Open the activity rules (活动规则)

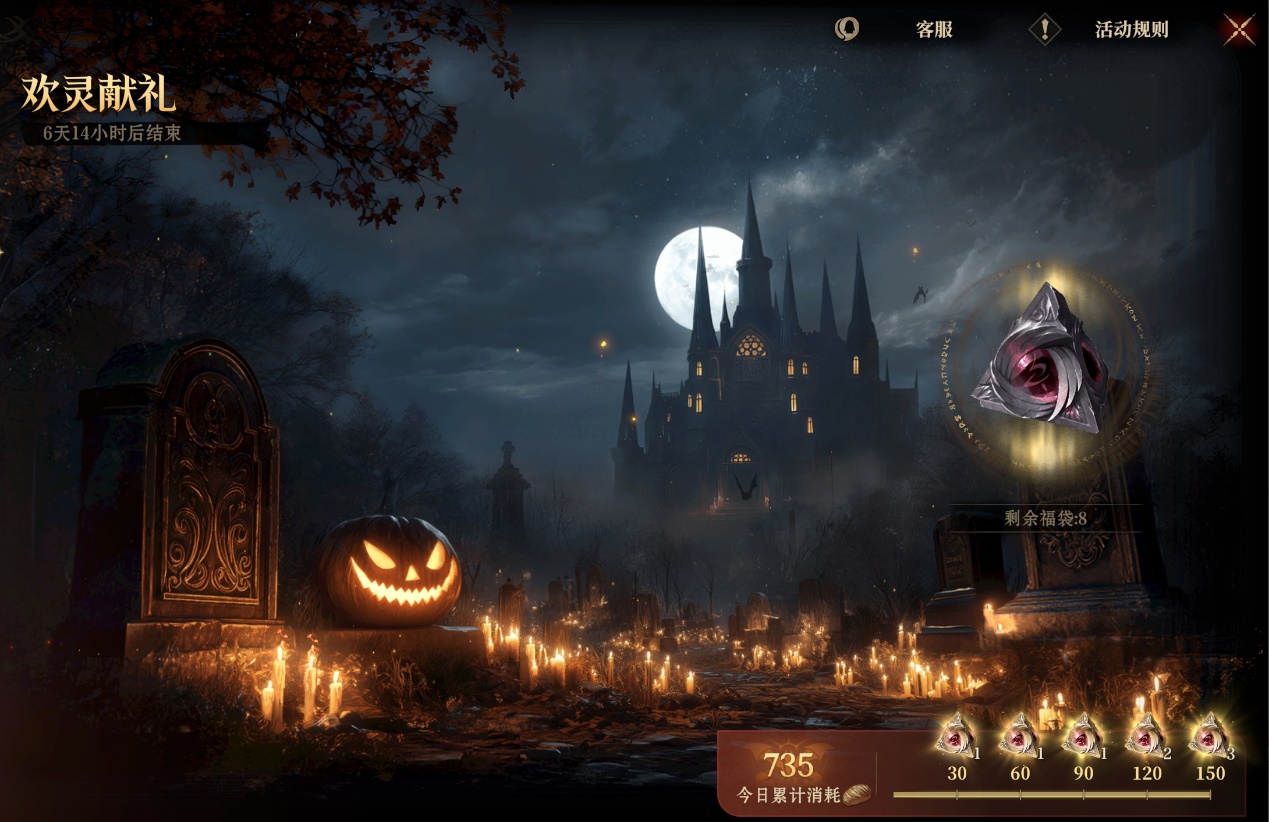[1130, 29]
